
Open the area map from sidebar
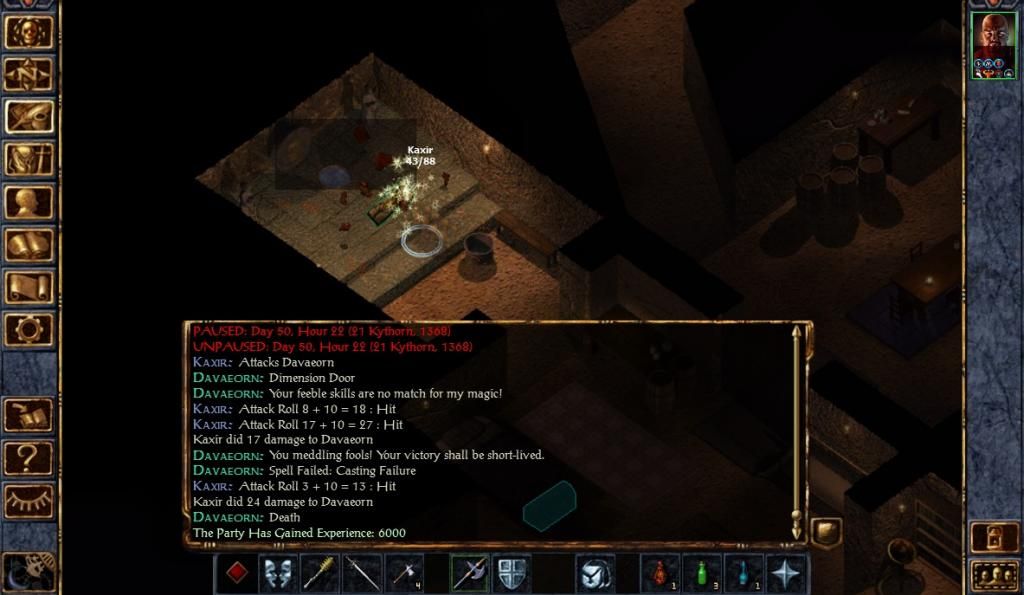coord(29,74)
